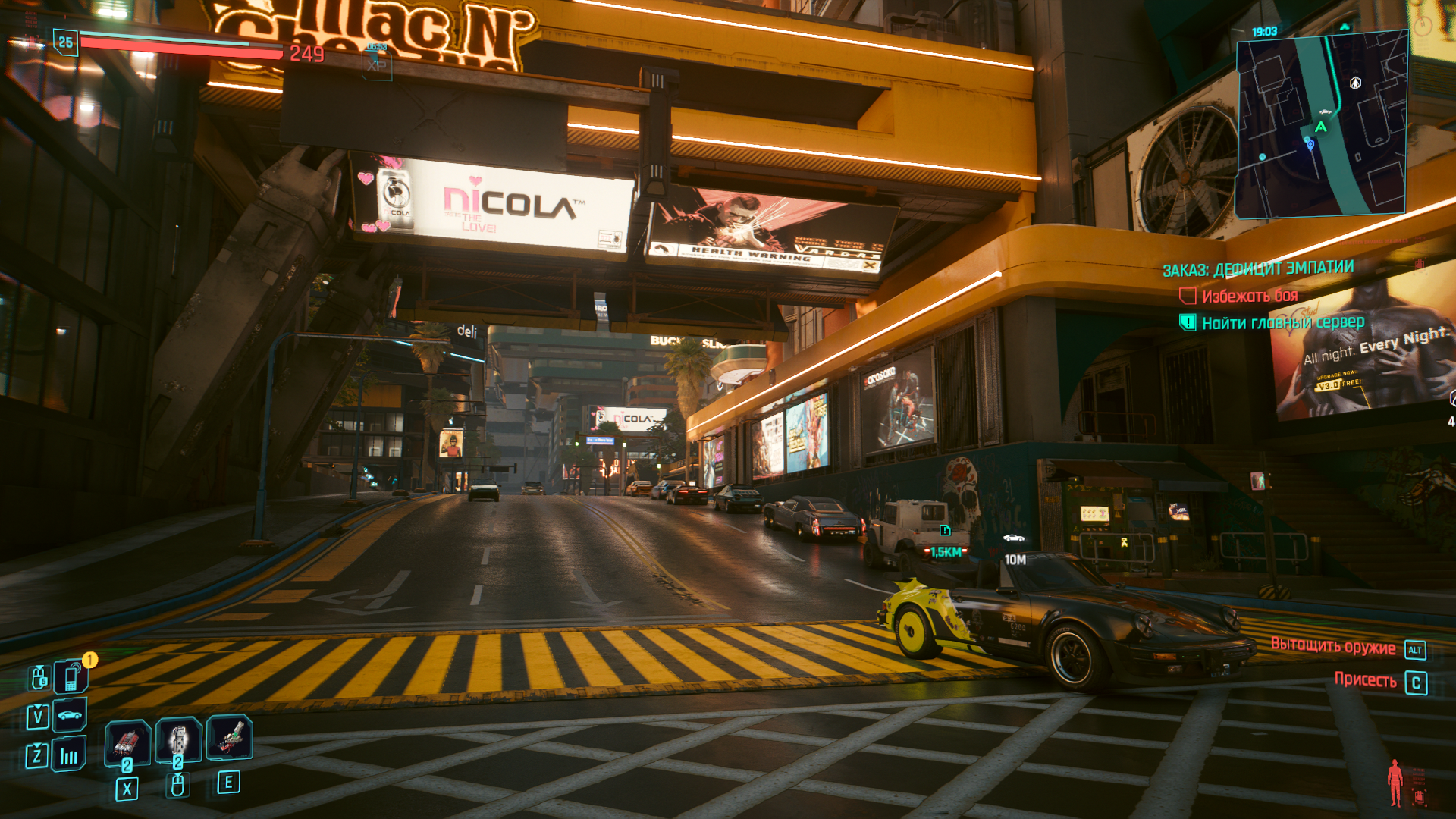The image size is (1456, 819).
Task: Click the white fixer marker on minimap
Action: pos(1355,83)
